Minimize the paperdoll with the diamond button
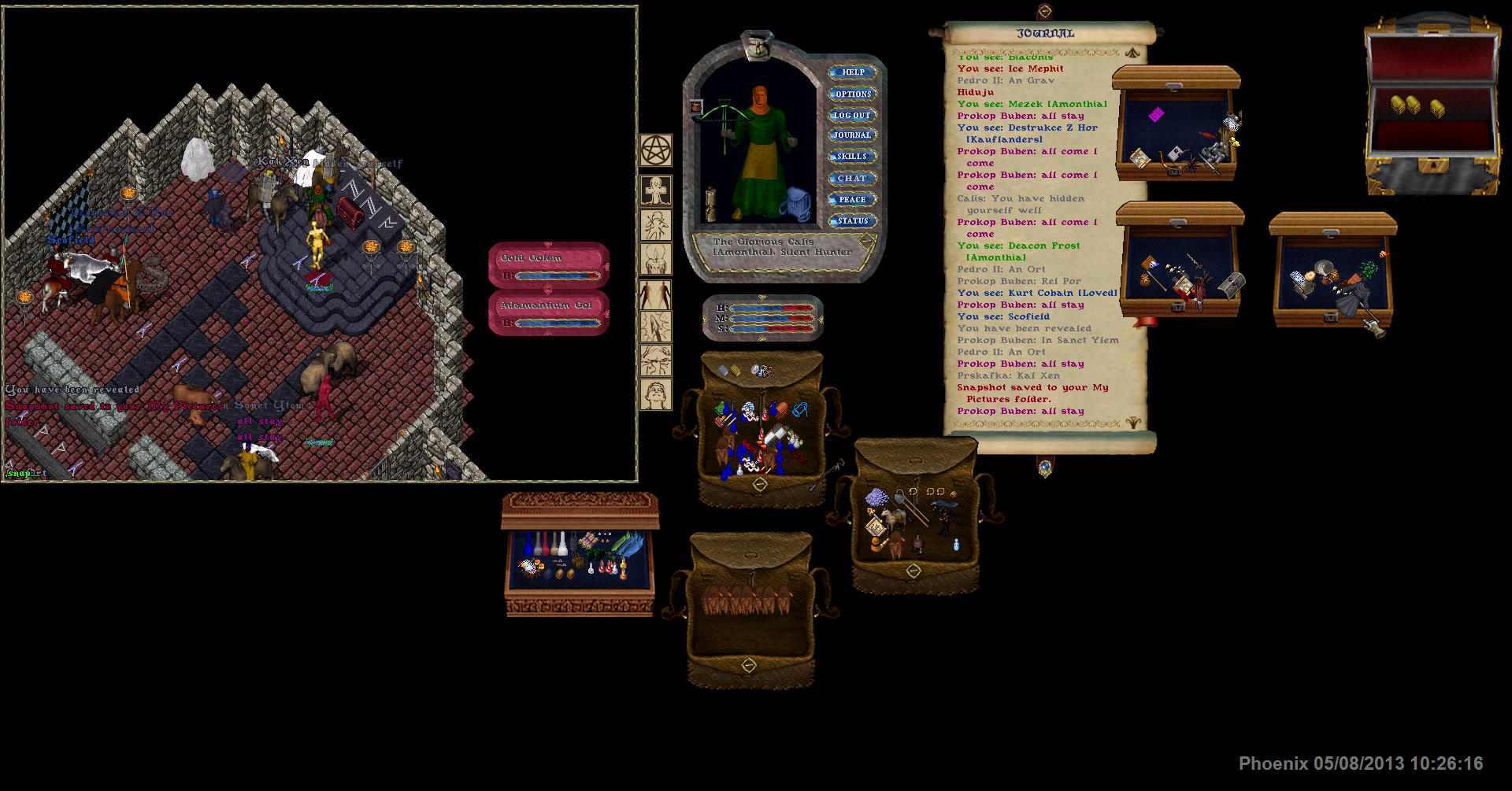 point(866,241)
